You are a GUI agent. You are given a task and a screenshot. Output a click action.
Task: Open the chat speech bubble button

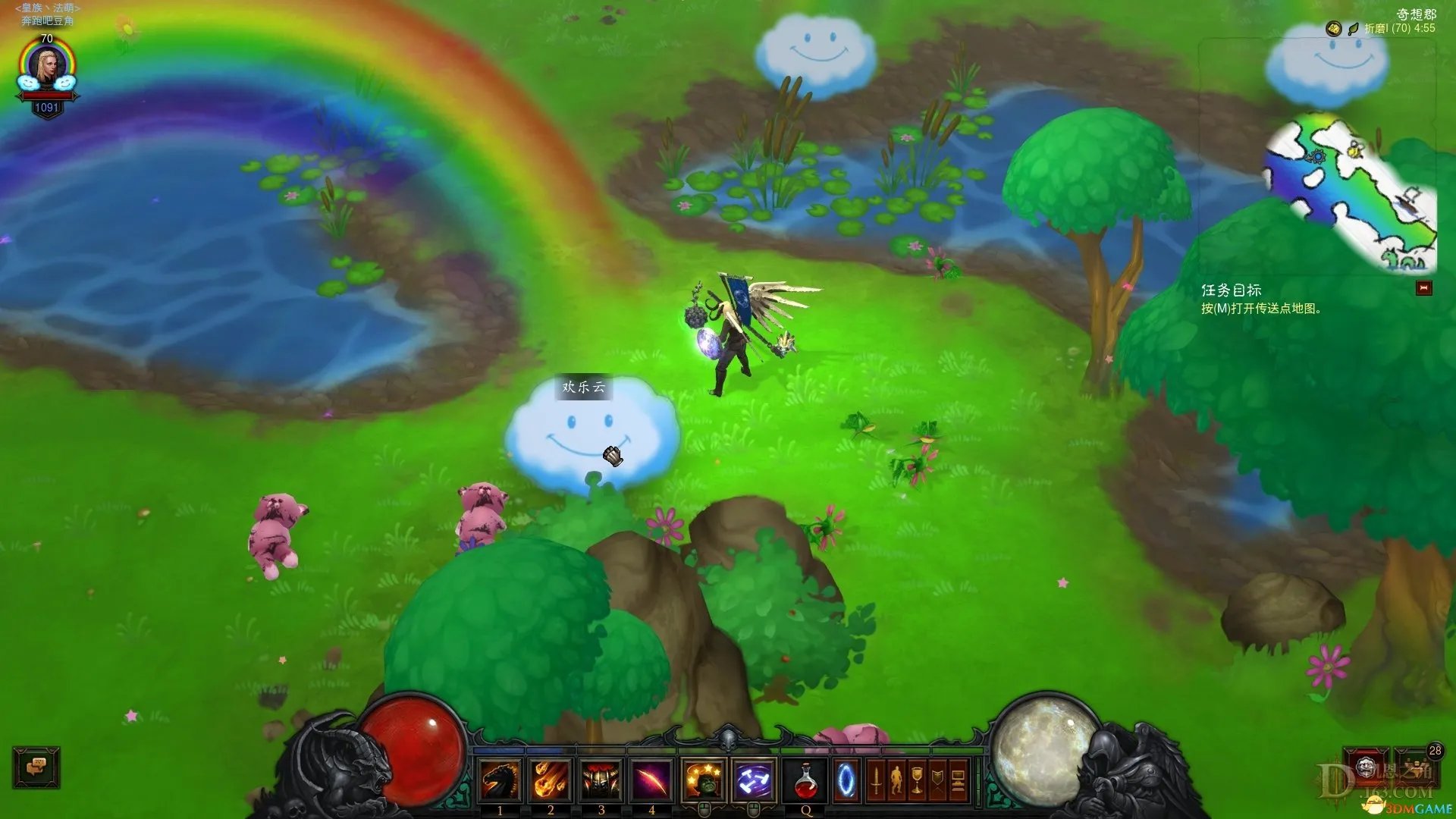coord(36,767)
